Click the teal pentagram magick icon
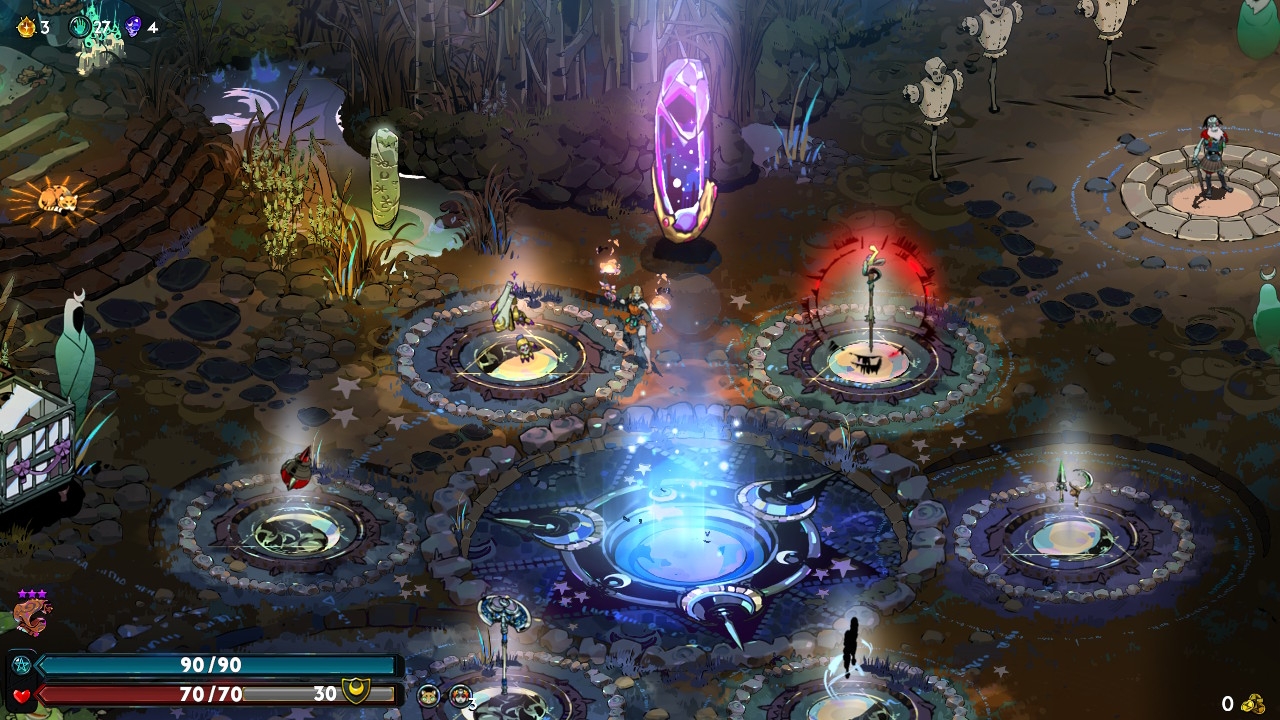The image size is (1280, 720). [x=21, y=666]
